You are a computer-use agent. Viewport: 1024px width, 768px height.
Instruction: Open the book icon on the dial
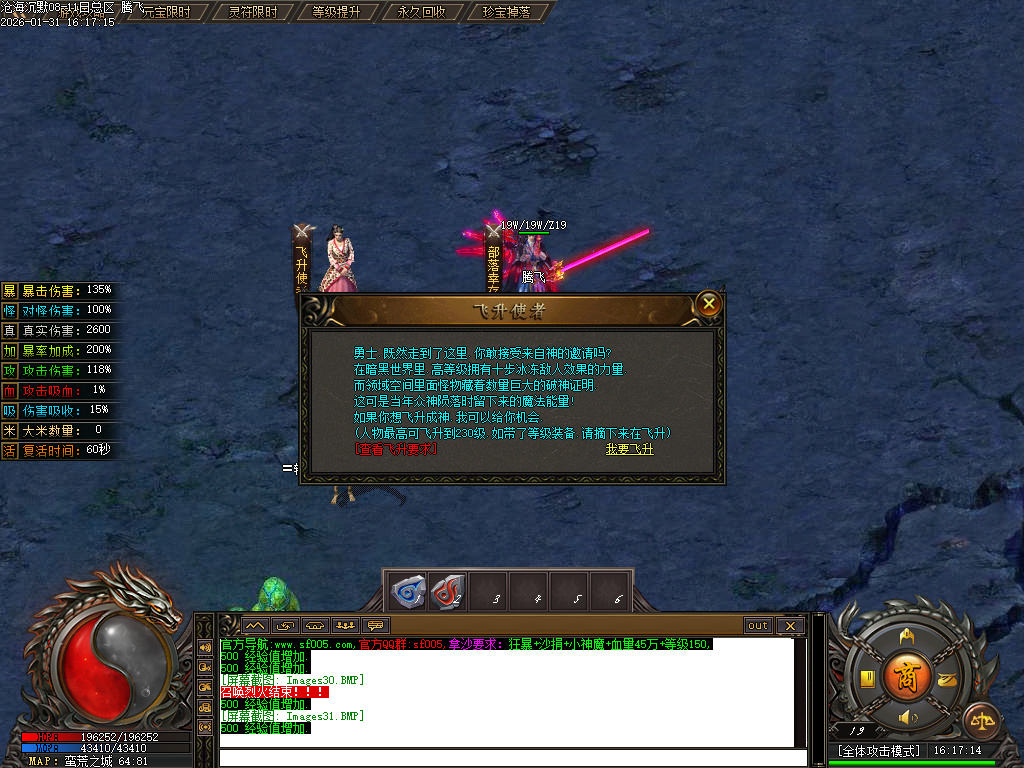pos(868,677)
